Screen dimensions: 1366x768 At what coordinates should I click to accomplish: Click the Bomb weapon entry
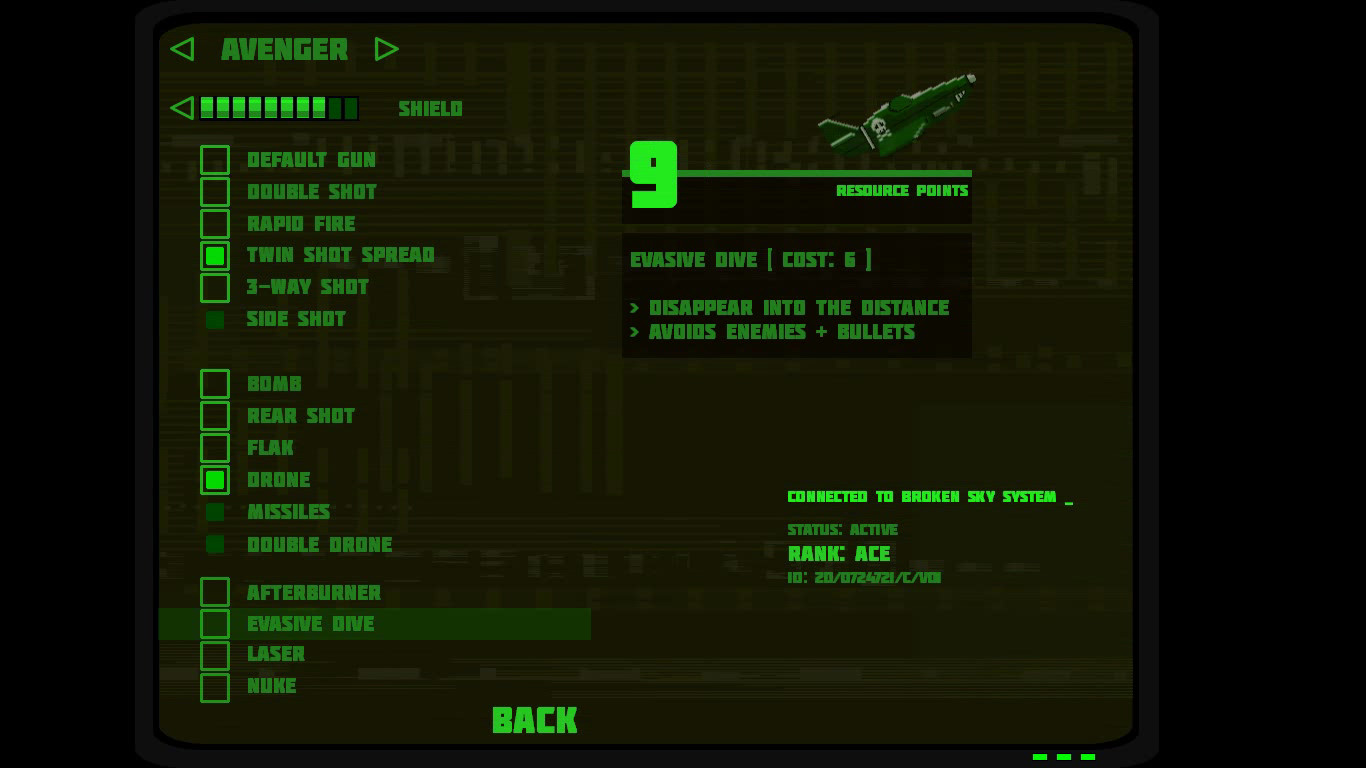click(274, 384)
